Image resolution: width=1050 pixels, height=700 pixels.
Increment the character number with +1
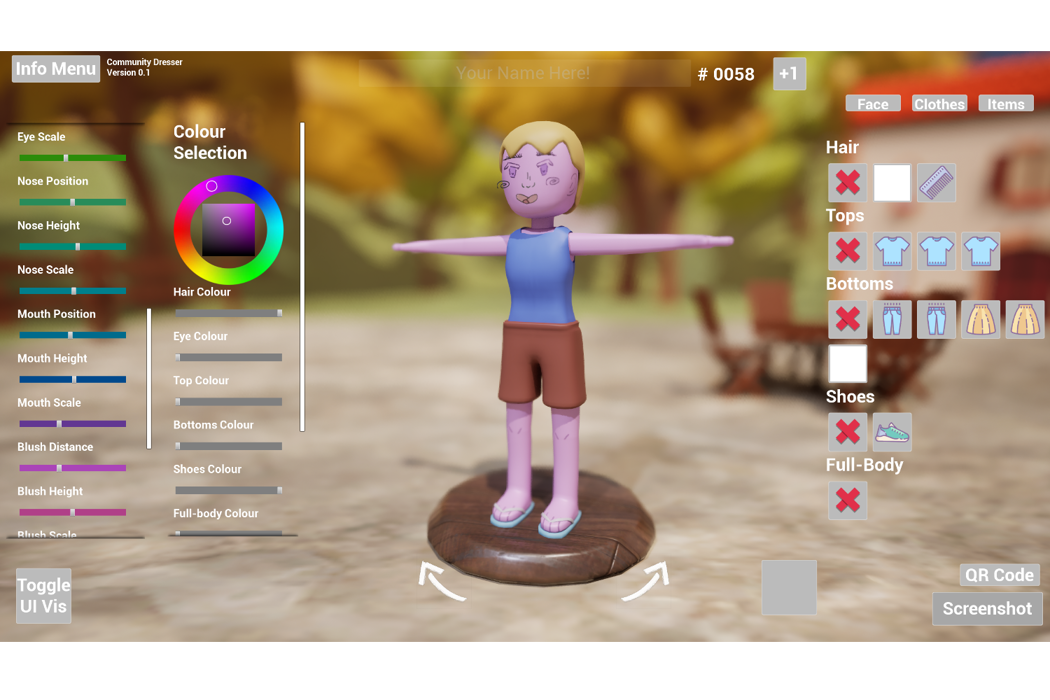[789, 74]
